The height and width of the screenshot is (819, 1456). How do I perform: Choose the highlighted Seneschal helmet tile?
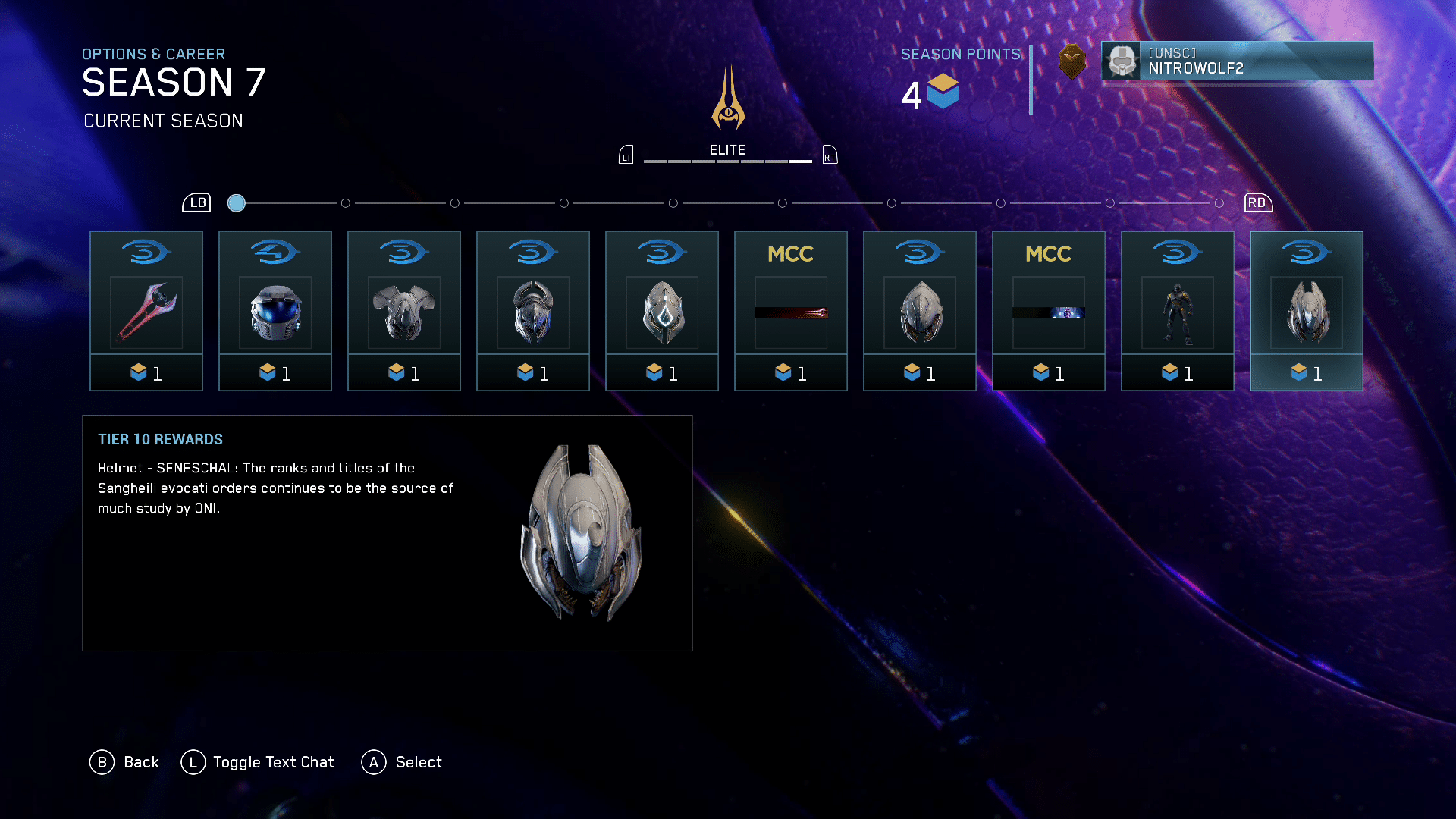[1307, 311]
